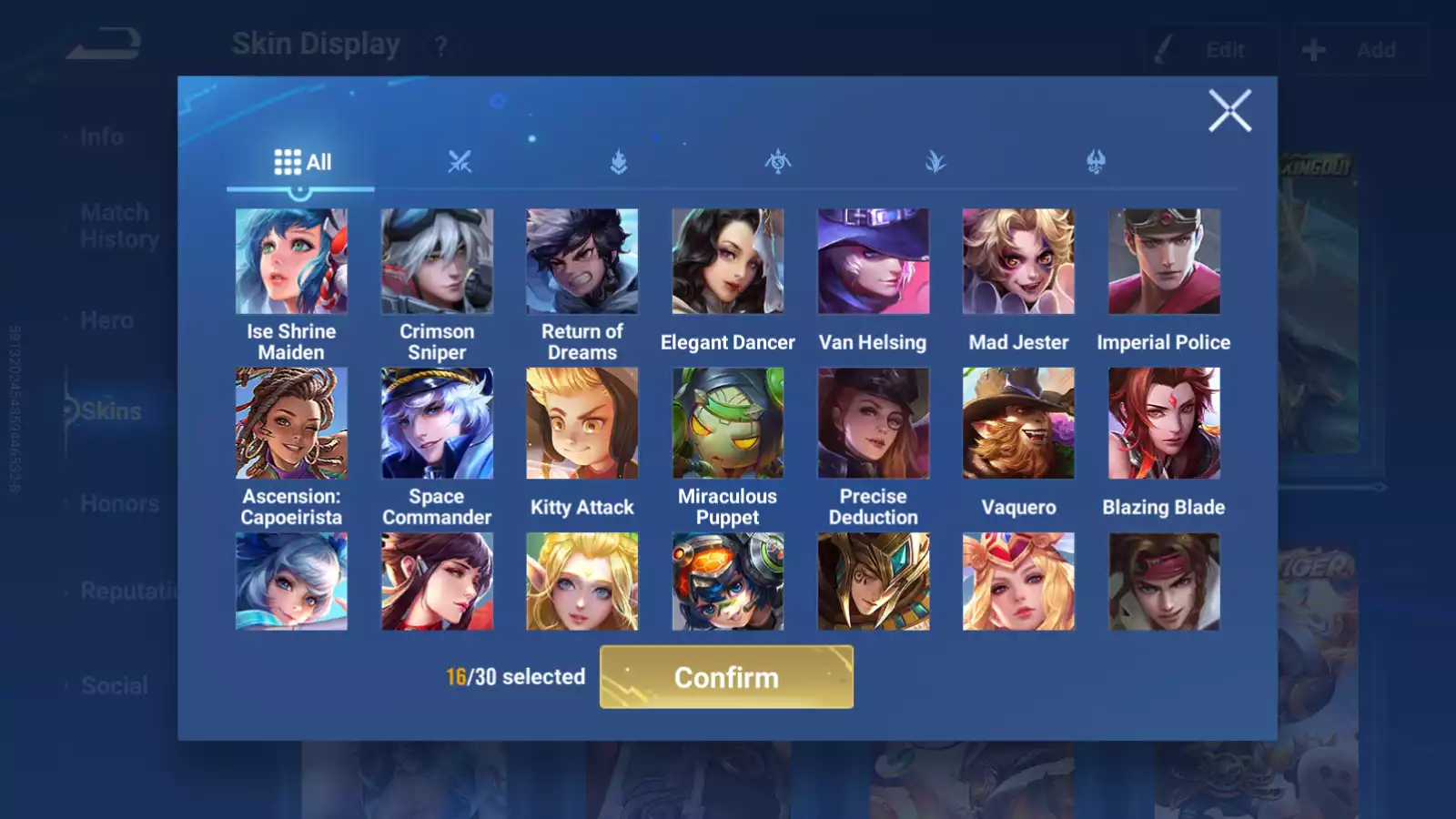Select the Ascension: Capoeirista skin

[291, 424]
